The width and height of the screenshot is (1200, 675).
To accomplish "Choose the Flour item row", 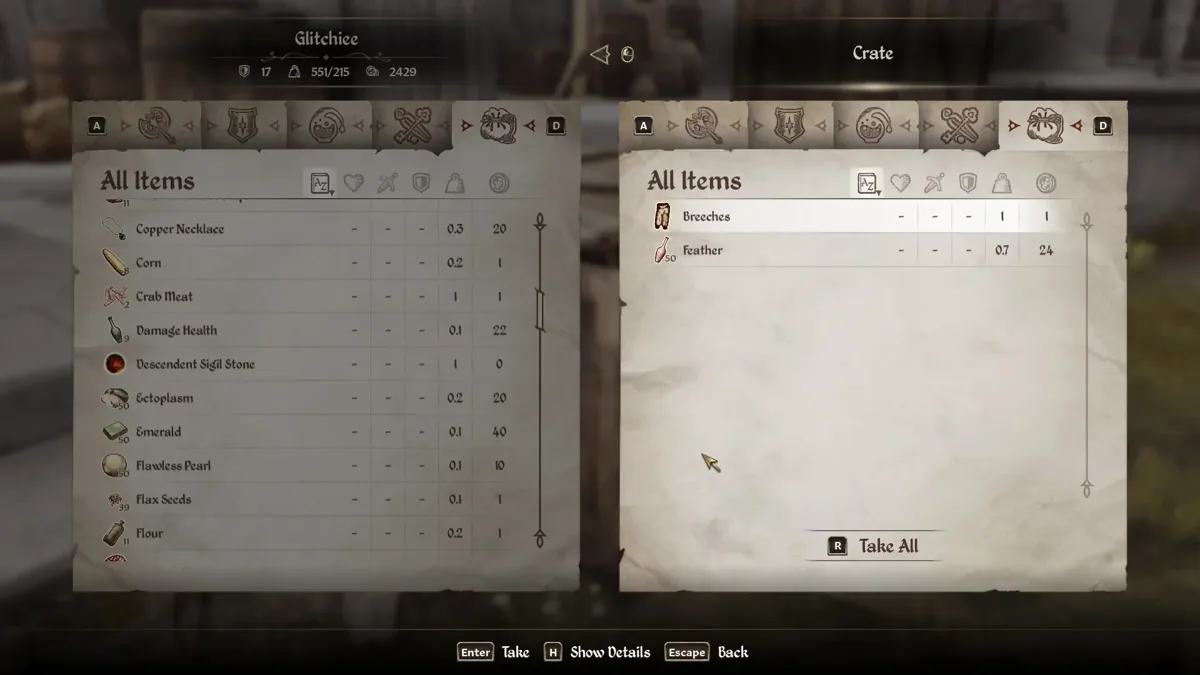I will click(149, 534).
